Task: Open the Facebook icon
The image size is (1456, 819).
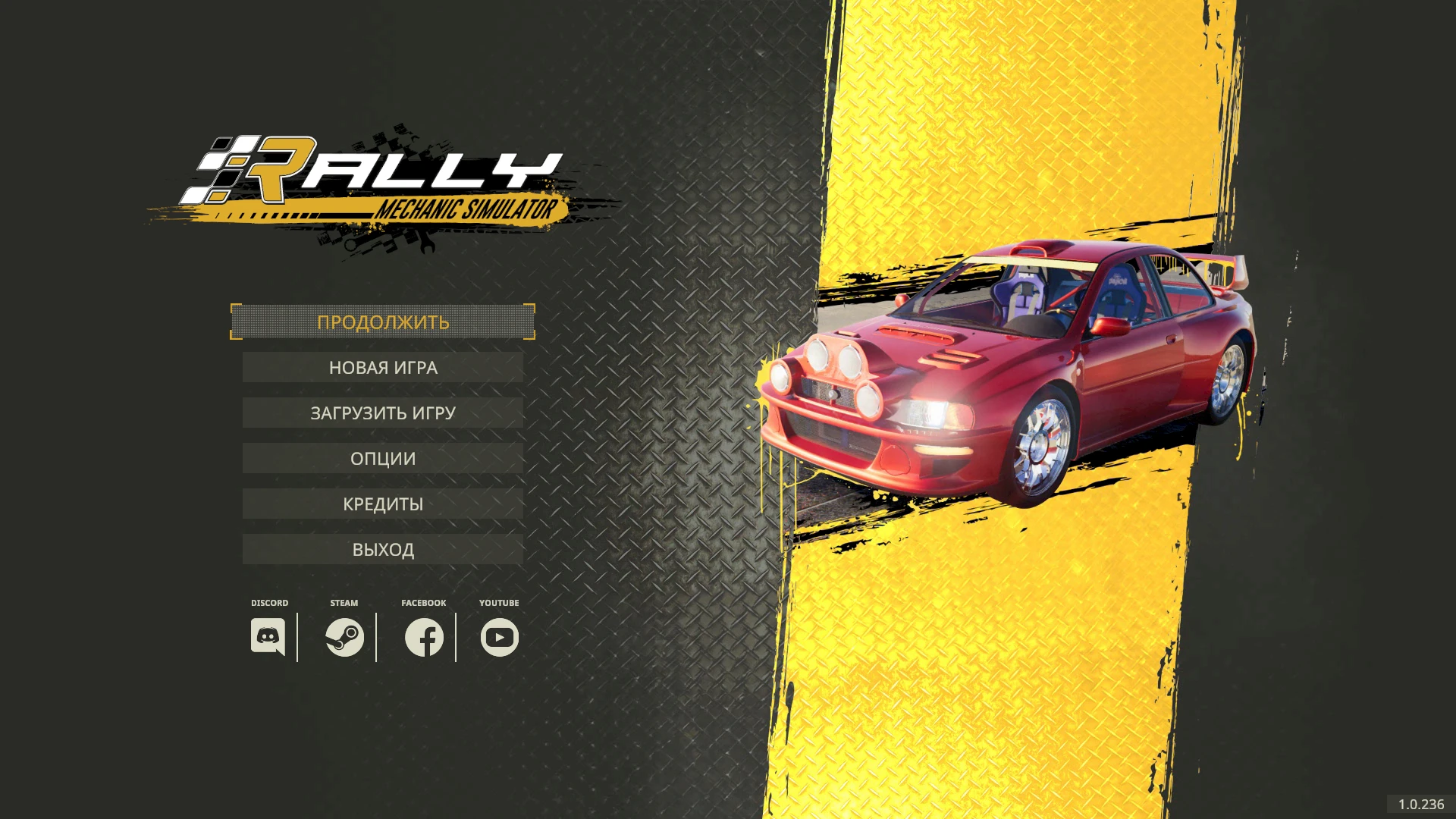Action: [422, 638]
